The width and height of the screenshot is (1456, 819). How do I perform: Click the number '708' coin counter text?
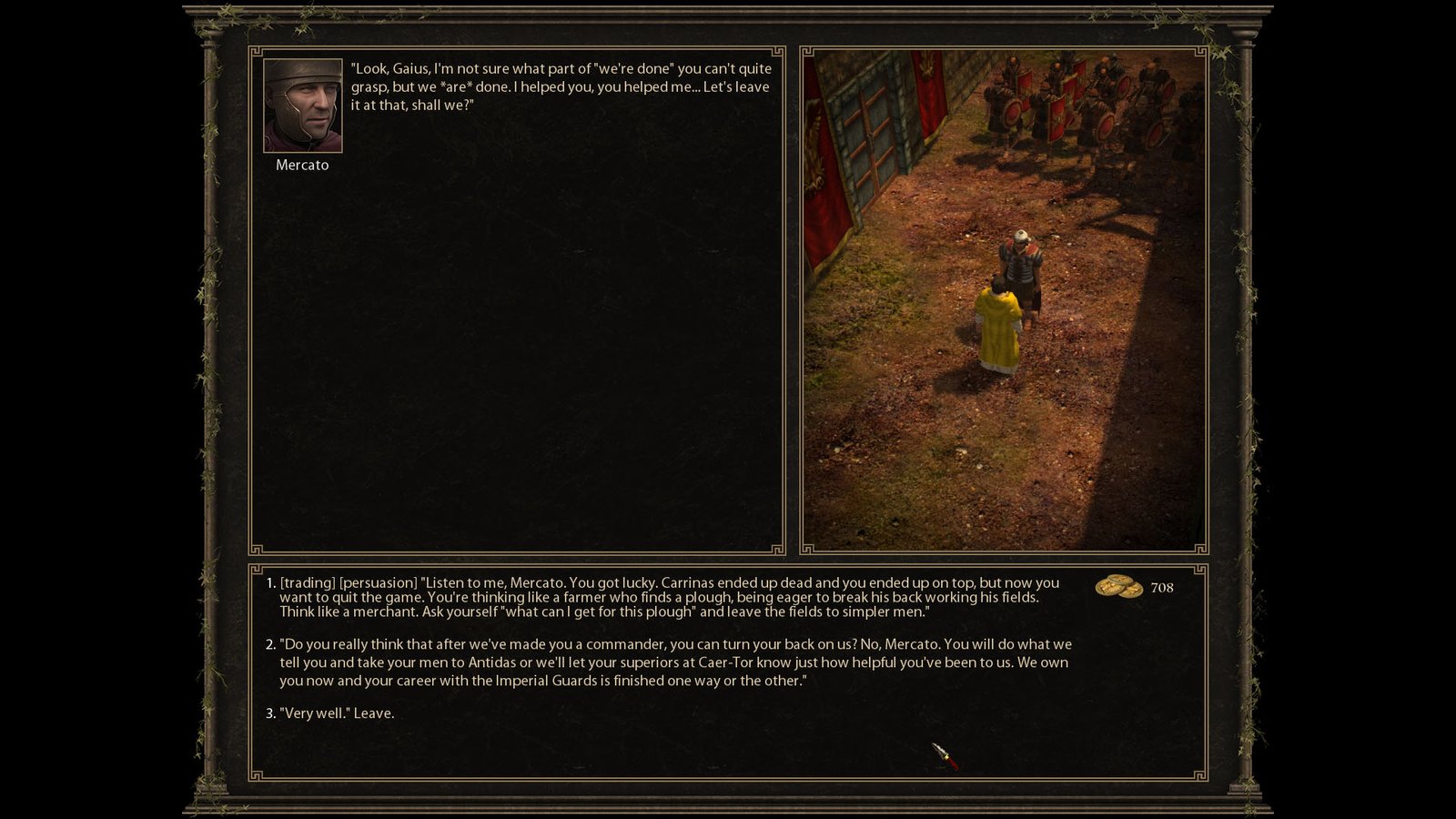[1163, 588]
